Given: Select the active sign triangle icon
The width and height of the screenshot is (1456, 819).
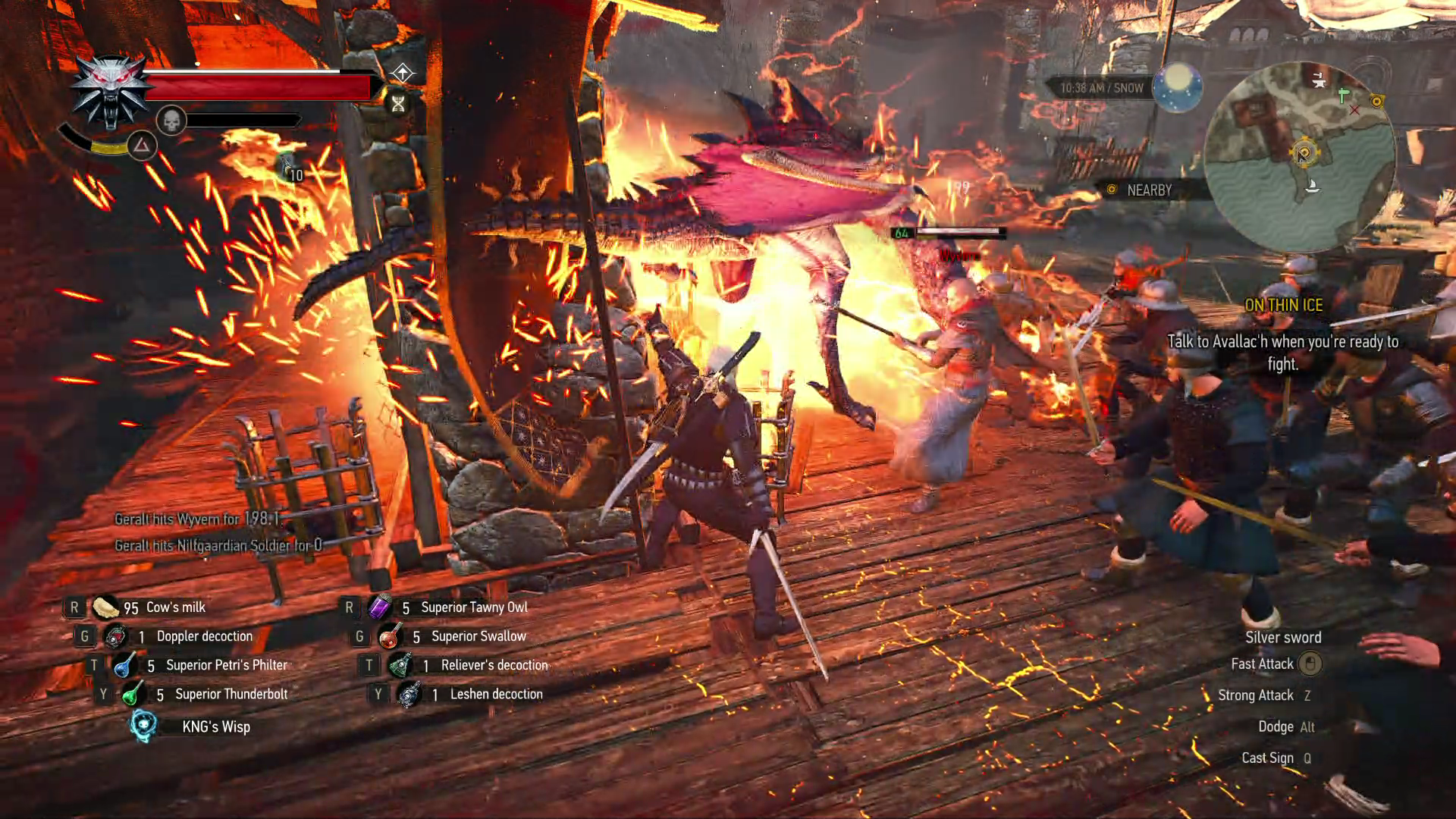Looking at the screenshot, I should tap(142, 145).
